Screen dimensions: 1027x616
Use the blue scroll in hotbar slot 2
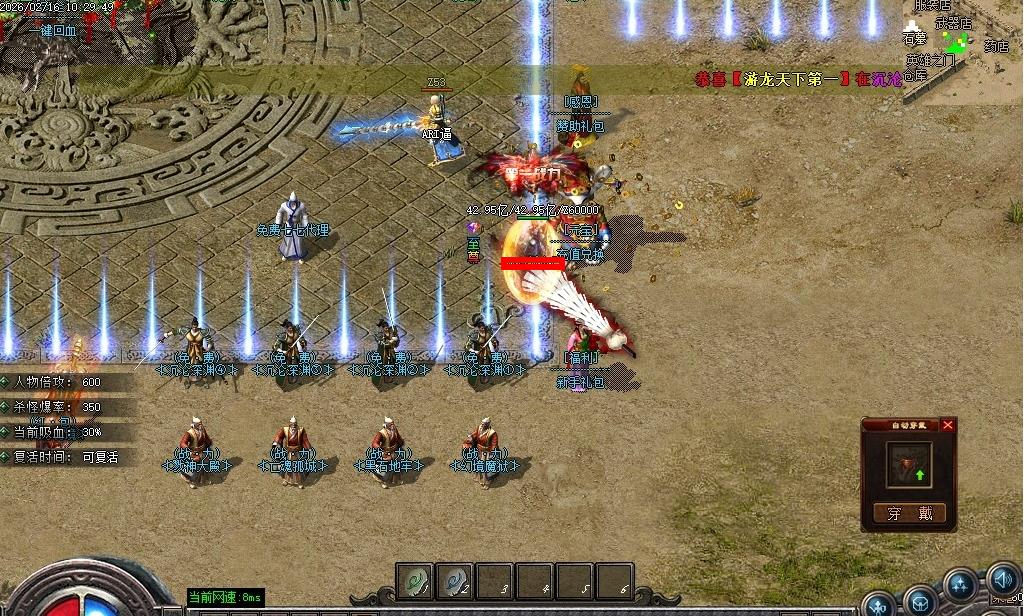click(454, 580)
